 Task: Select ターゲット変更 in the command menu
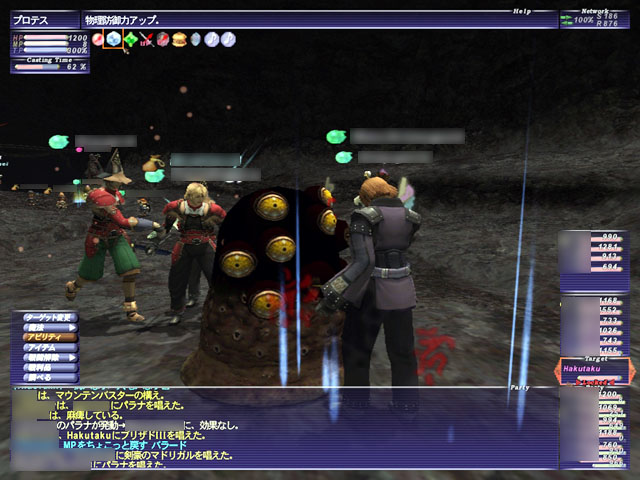pos(50,317)
